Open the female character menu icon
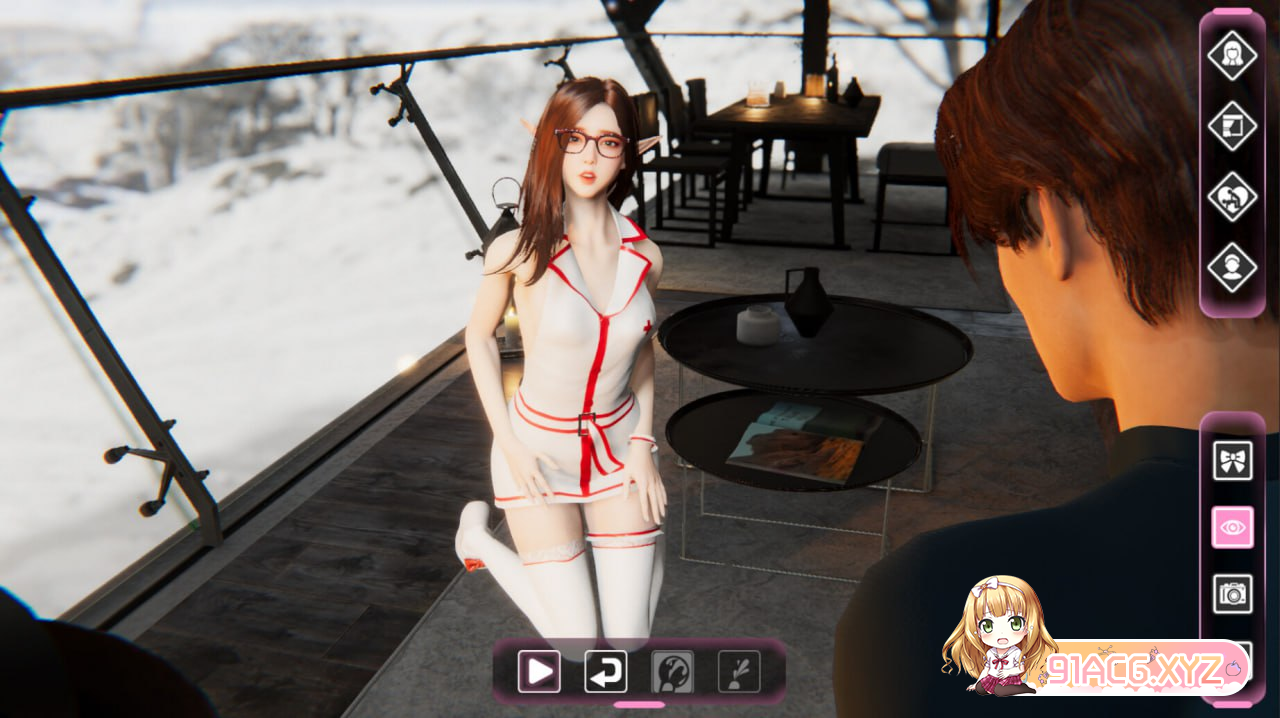Viewport: 1280px width, 718px height. [1232, 55]
